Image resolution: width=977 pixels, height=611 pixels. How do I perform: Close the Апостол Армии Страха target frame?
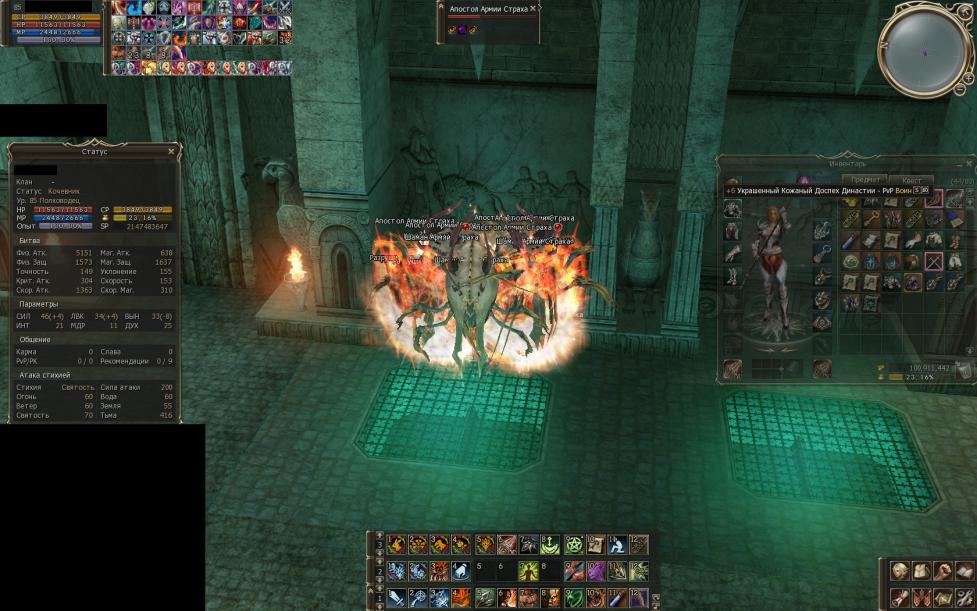[533, 8]
